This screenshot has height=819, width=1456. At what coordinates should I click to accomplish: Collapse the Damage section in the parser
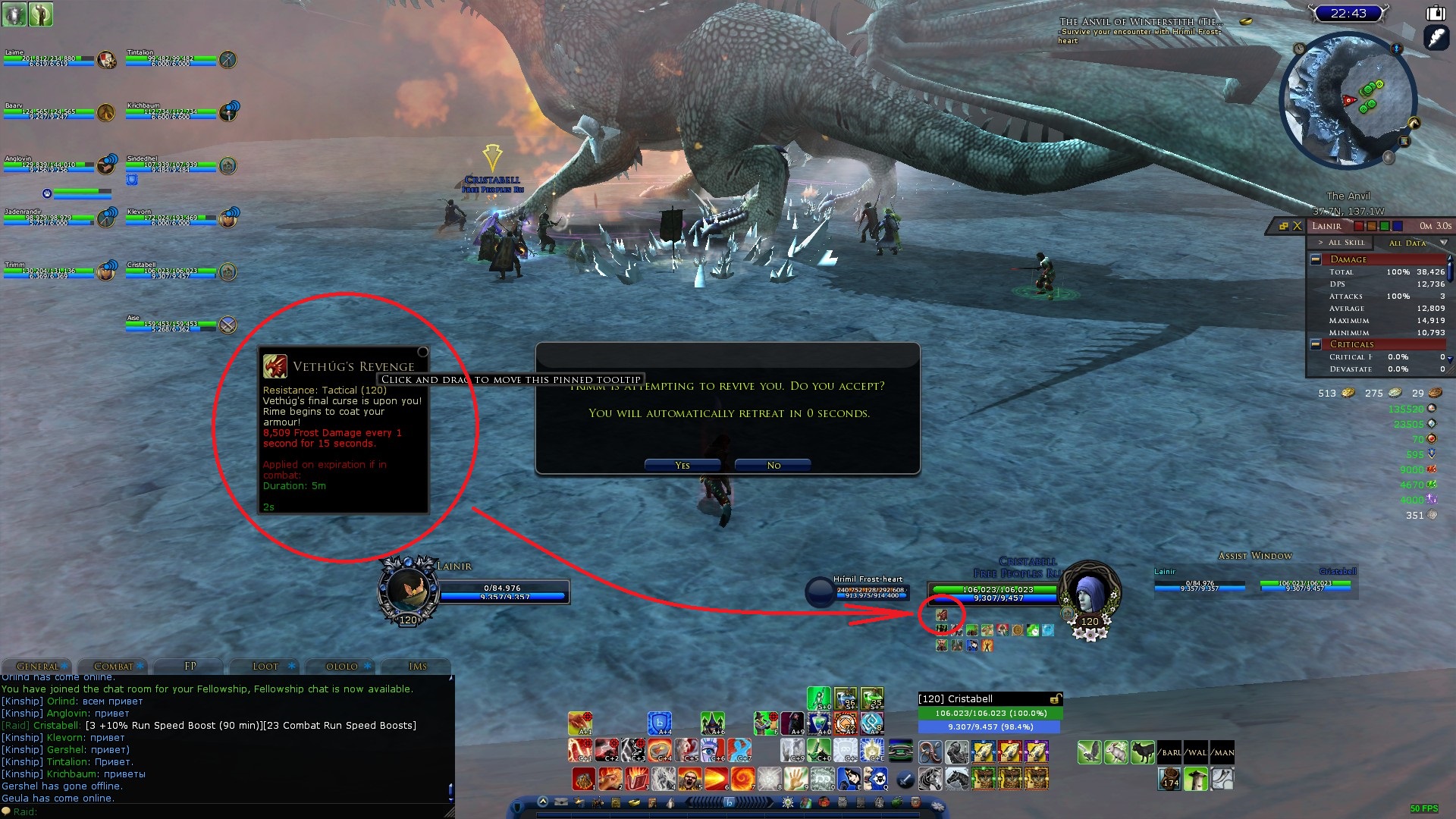point(1316,259)
